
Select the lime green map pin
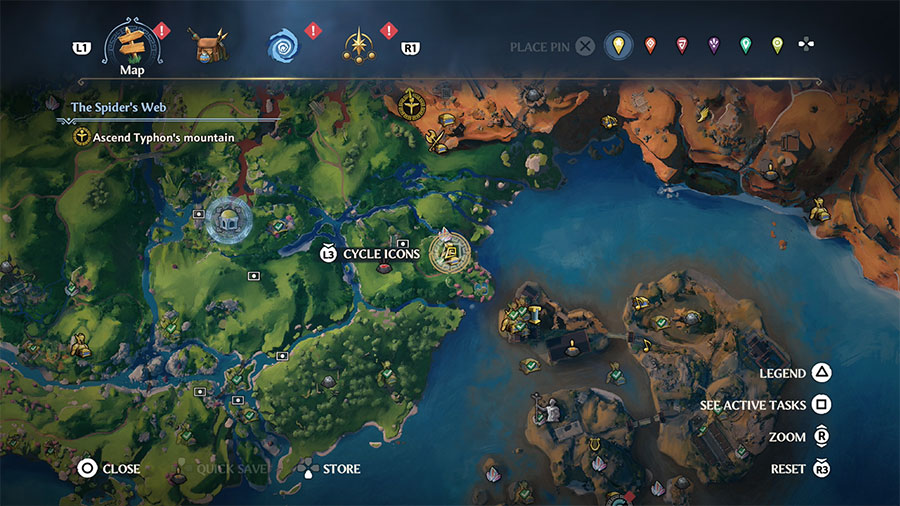[x=777, y=46]
